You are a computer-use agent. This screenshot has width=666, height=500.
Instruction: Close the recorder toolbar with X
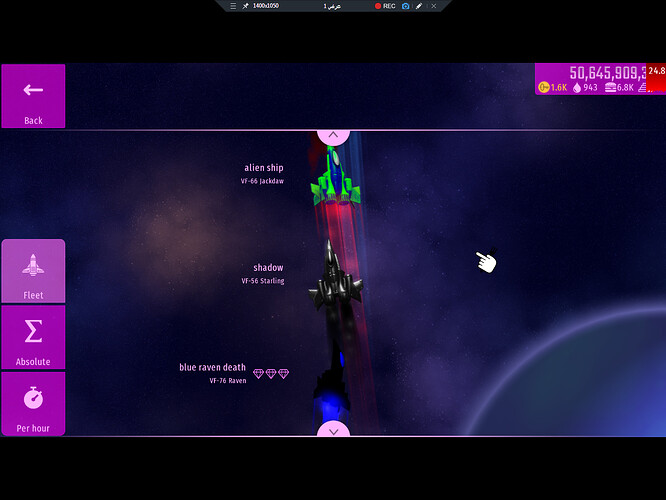pyautogui.click(x=433, y=6)
